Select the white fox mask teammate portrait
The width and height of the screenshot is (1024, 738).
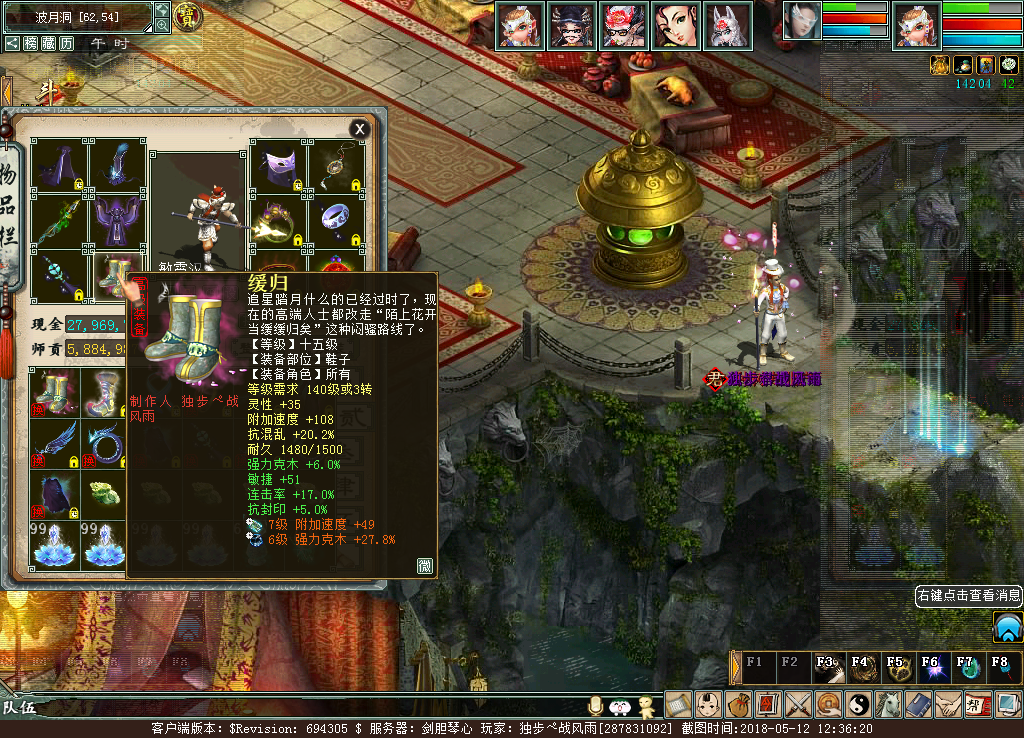[x=728, y=25]
